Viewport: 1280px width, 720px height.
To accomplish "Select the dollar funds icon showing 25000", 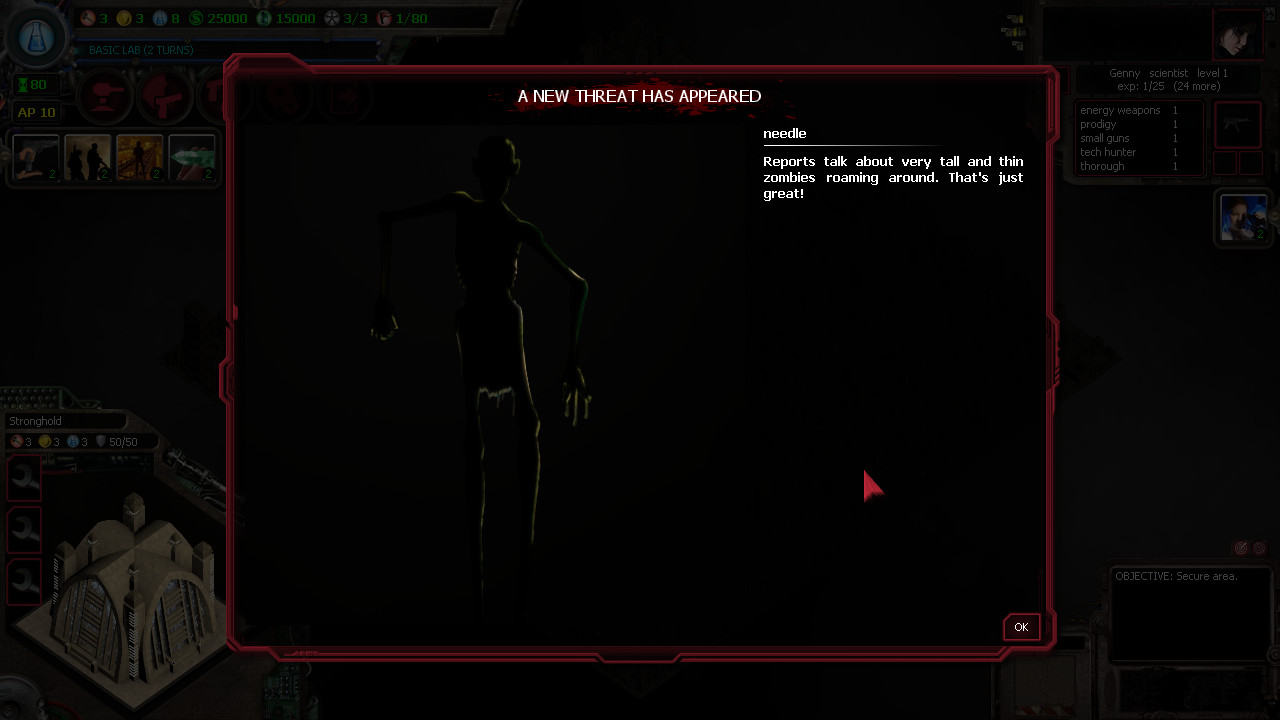I will tap(200, 17).
